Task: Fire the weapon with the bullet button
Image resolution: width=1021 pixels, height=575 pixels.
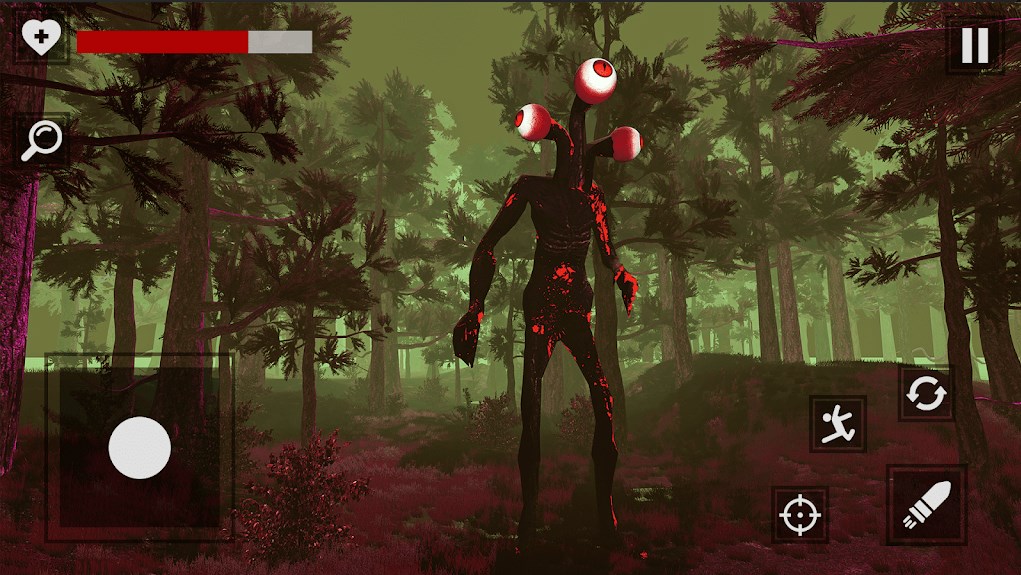Action: click(x=926, y=505)
